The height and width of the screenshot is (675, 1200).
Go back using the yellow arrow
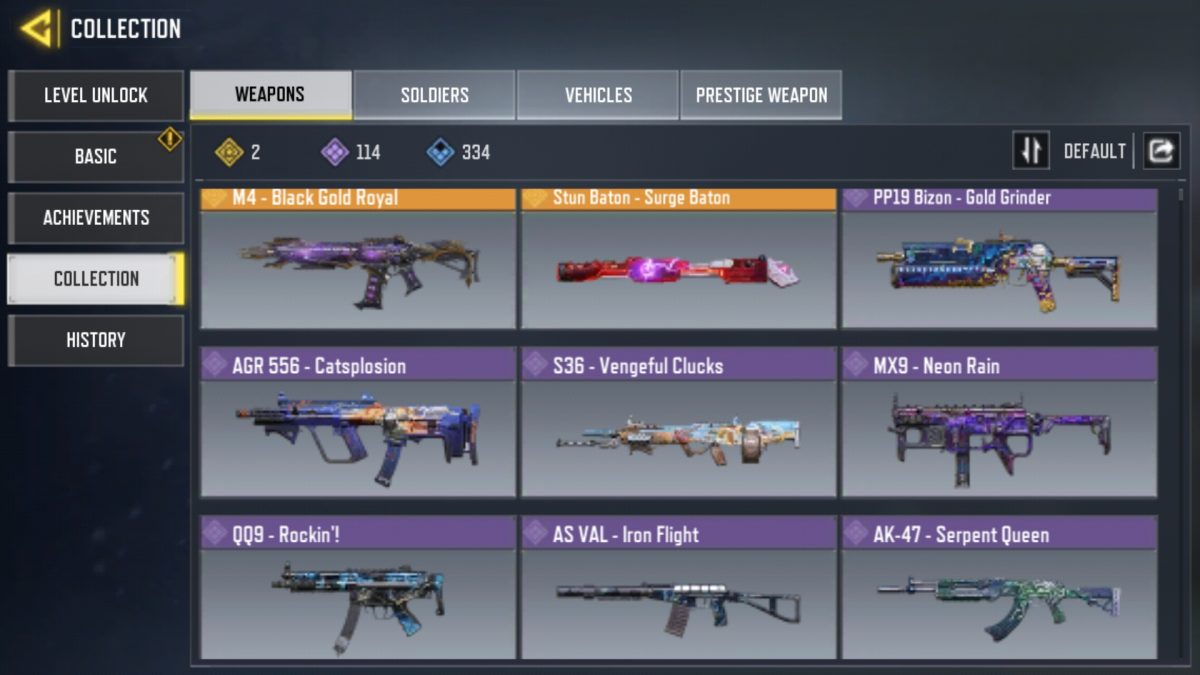tap(36, 29)
